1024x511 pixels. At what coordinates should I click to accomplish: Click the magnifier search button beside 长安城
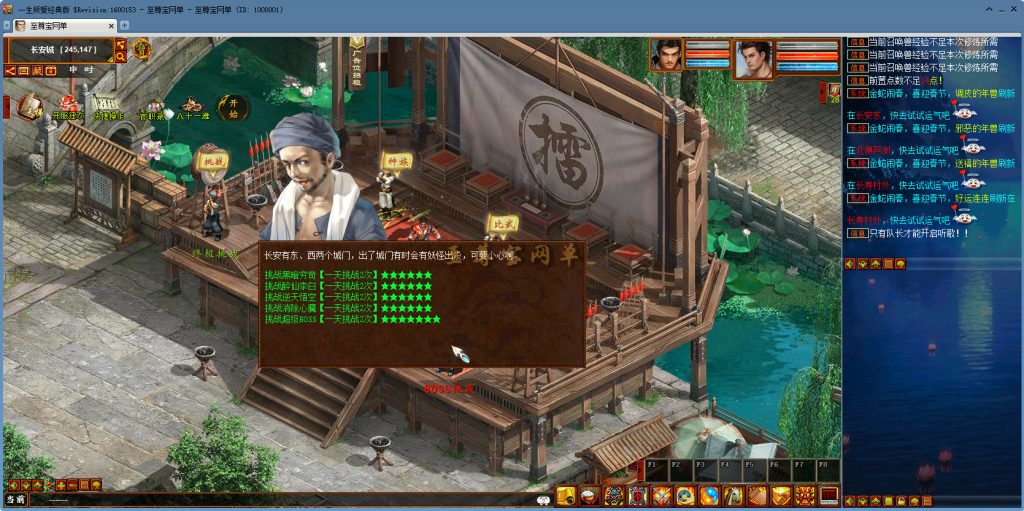tap(121, 57)
